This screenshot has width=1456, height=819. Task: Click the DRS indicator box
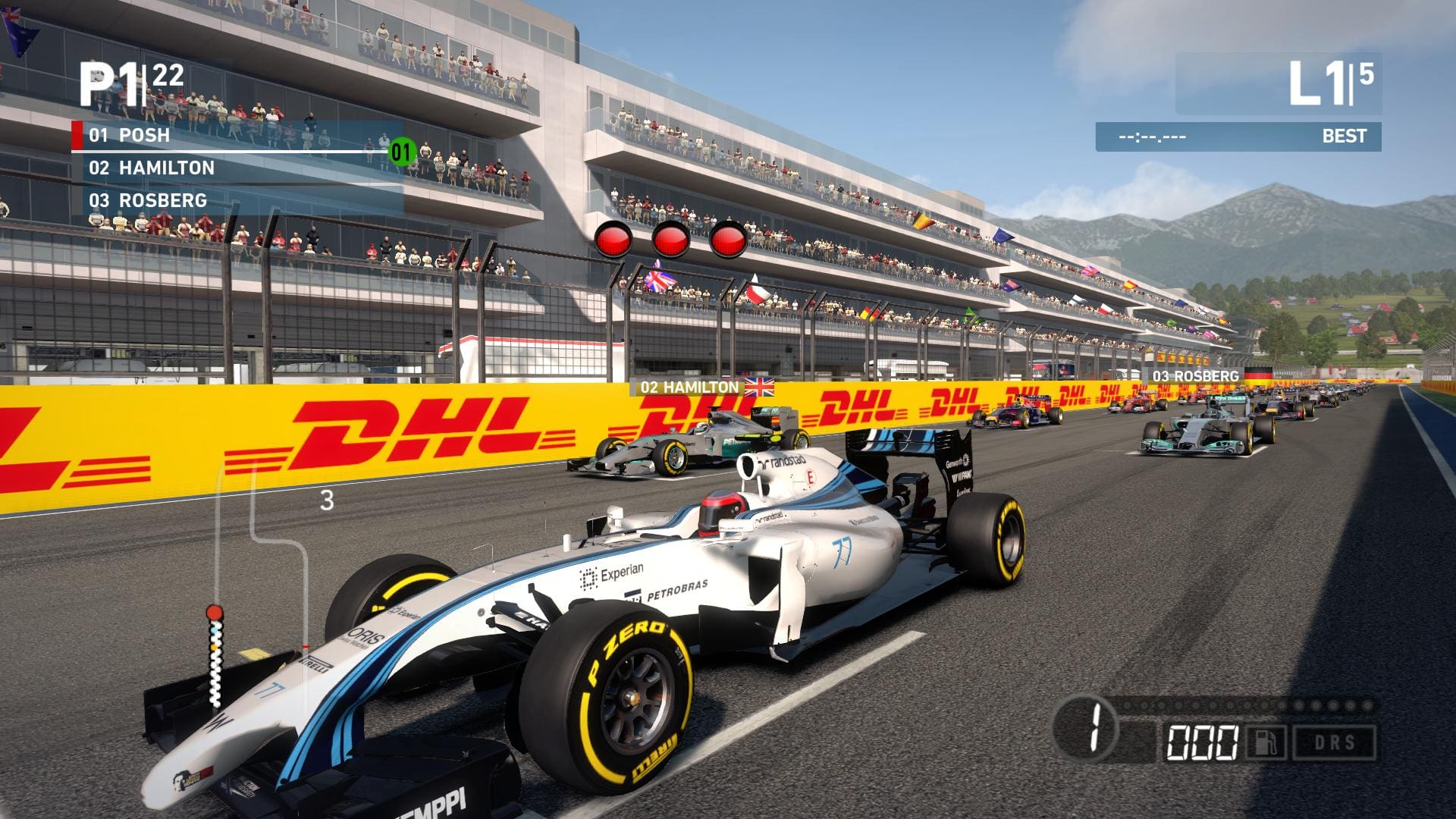click(x=1335, y=742)
